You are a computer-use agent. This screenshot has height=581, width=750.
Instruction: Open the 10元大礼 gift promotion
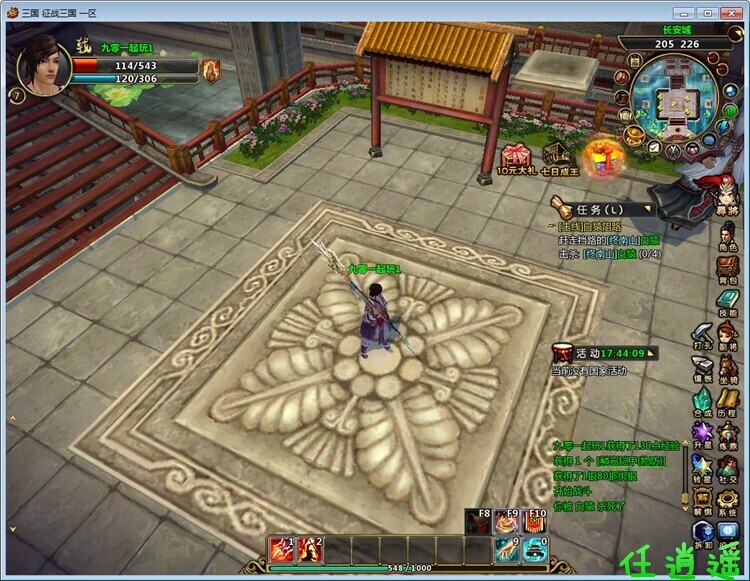click(x=517, y=159)
